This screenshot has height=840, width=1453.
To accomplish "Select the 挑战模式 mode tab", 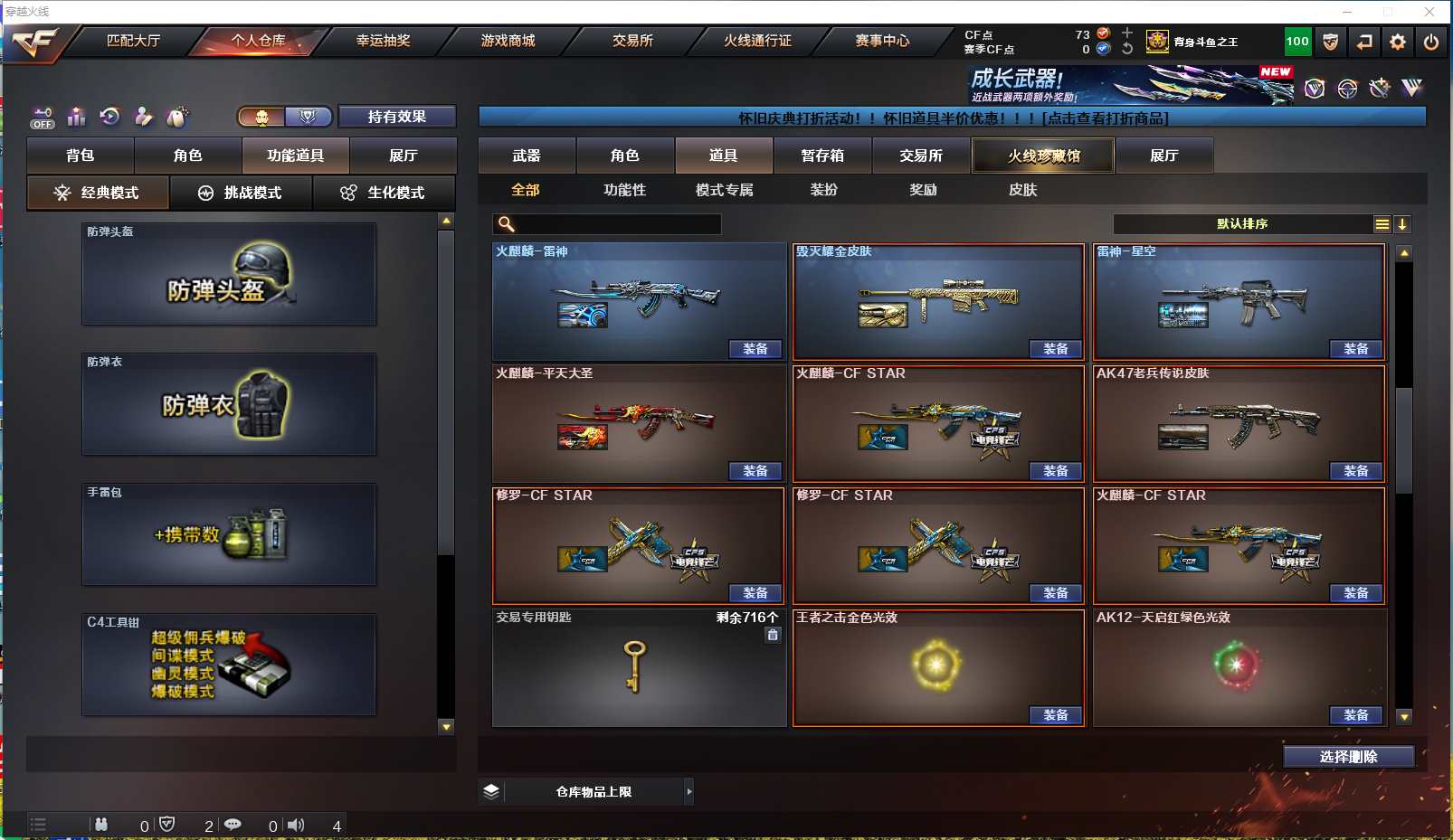I will pyautogui.click(x=241, y=193).
